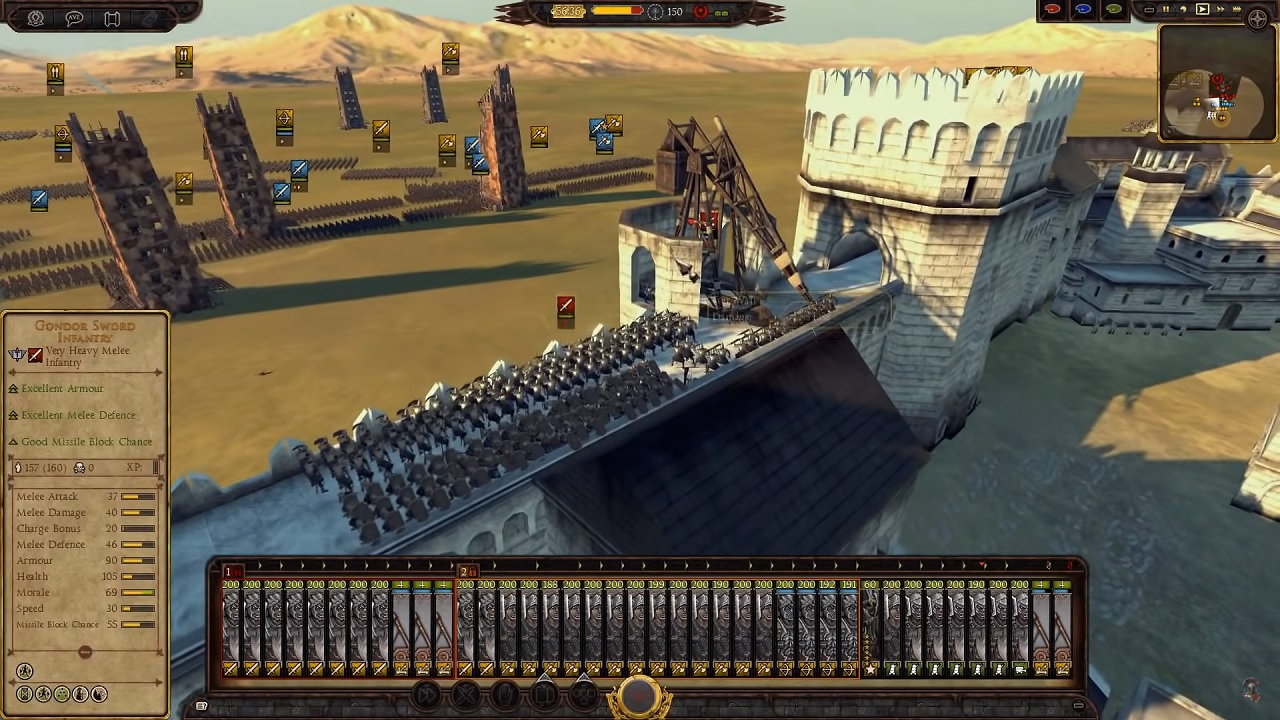Viewport: 1280px width, 720px height.
Task: Pause the battle with the pause button
Action: pyautogui.click(x=1166, y=10)
